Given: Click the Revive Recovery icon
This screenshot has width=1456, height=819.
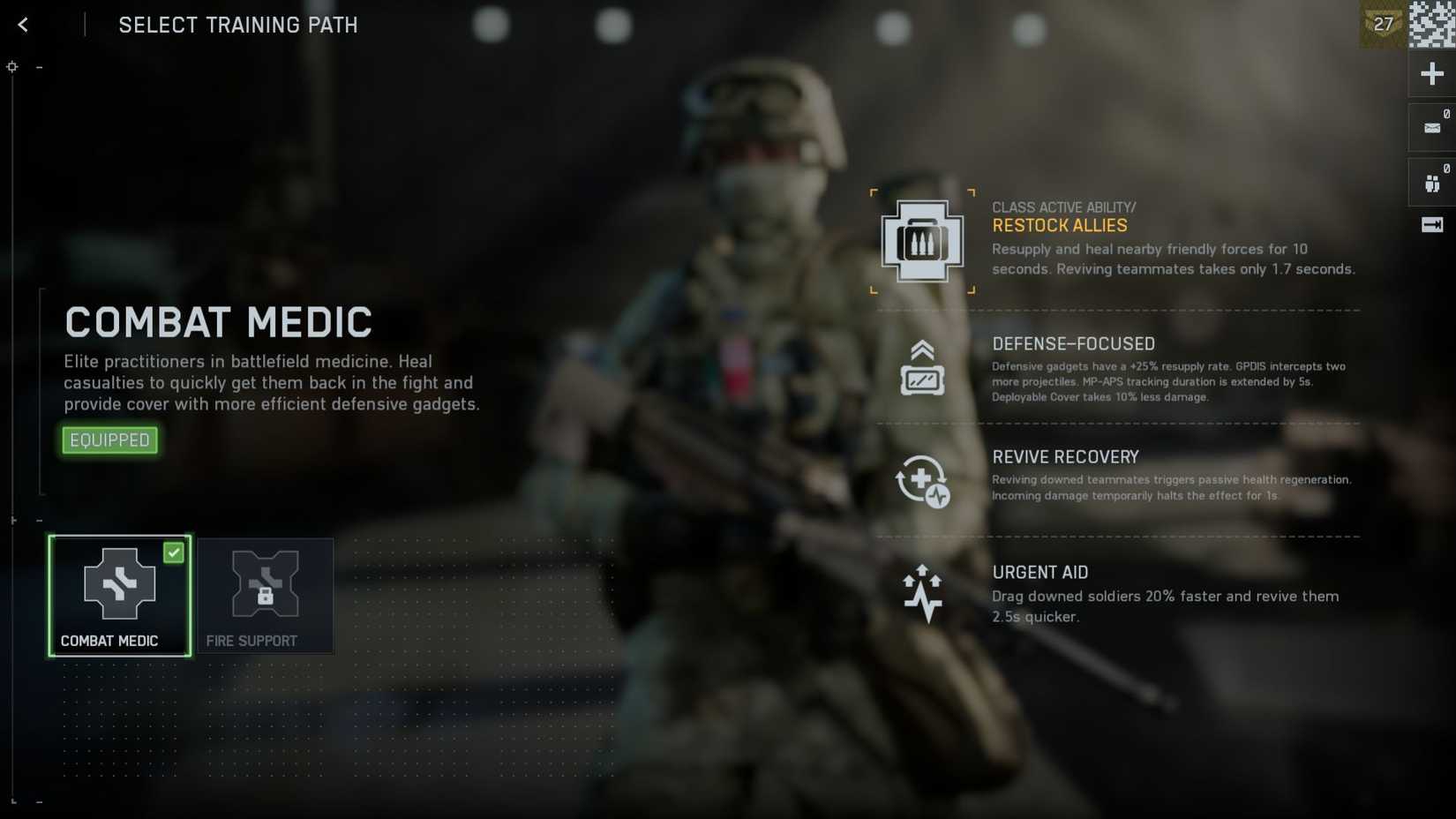Looking at the screenshot, I should click(922, 481).
